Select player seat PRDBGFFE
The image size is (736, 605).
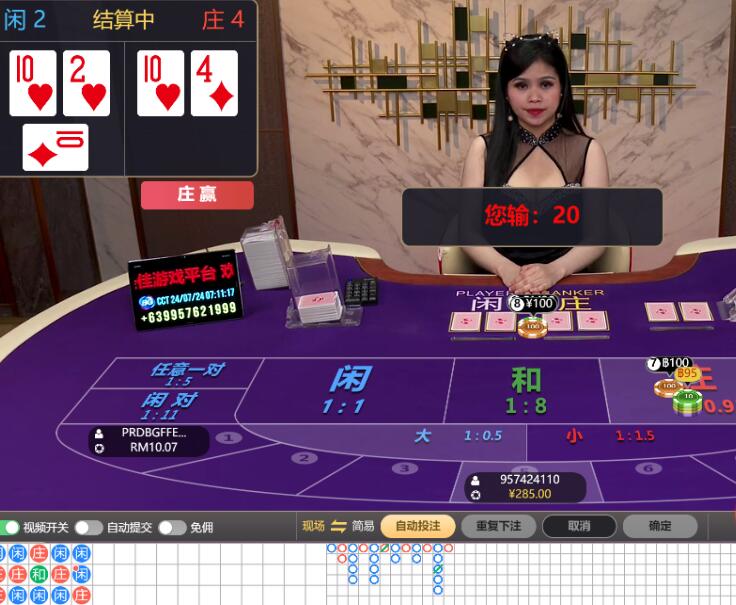[150, 440]
